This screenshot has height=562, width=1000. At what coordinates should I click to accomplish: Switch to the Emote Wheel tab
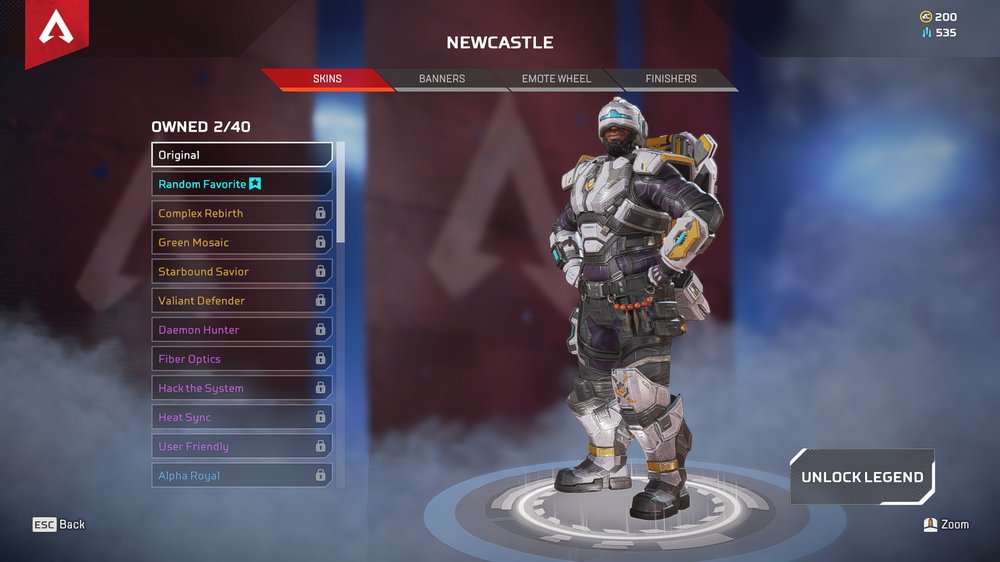[x=556, y=79]
